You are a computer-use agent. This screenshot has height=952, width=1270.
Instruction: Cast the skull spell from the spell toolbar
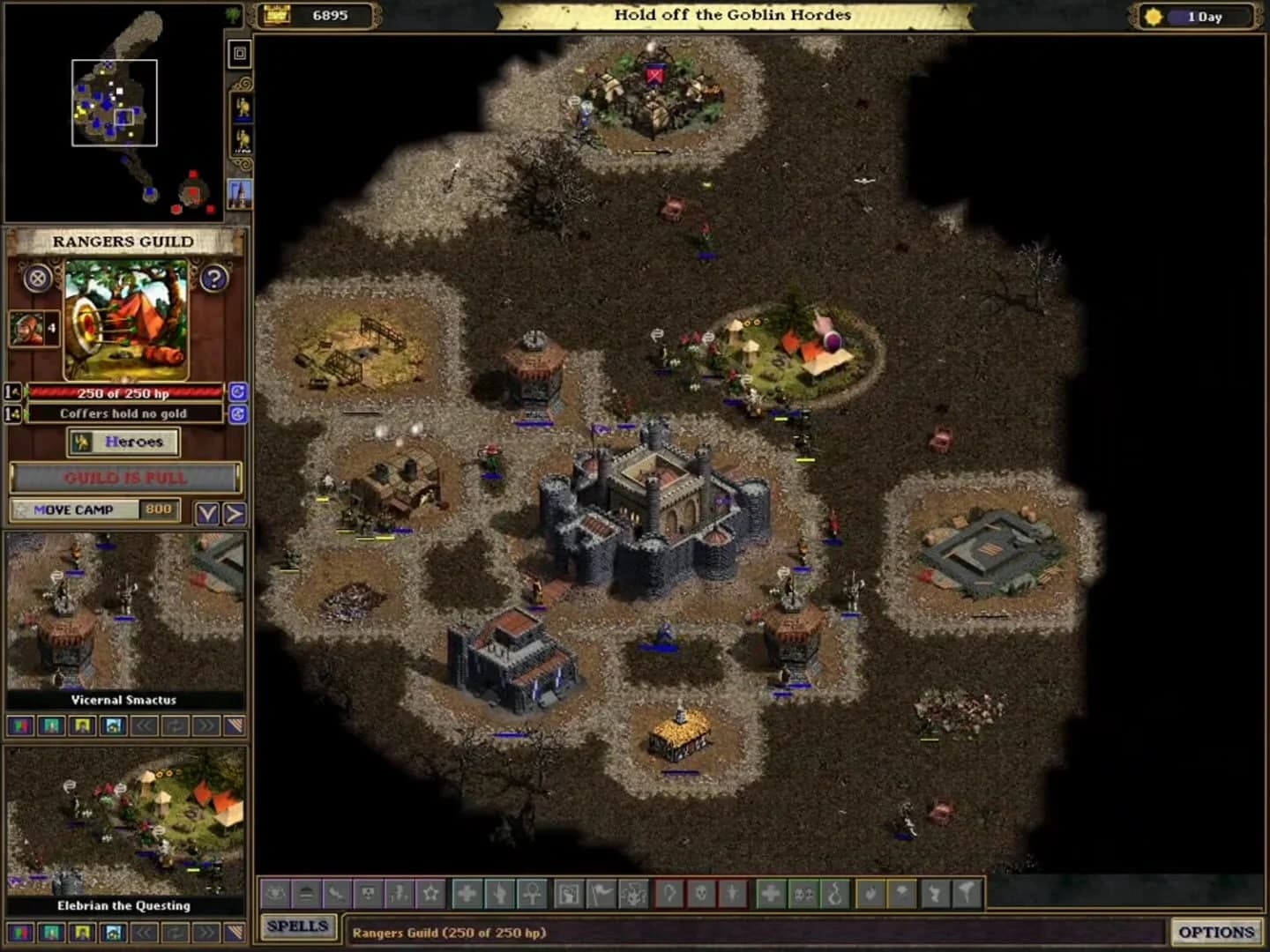point(701,895)
